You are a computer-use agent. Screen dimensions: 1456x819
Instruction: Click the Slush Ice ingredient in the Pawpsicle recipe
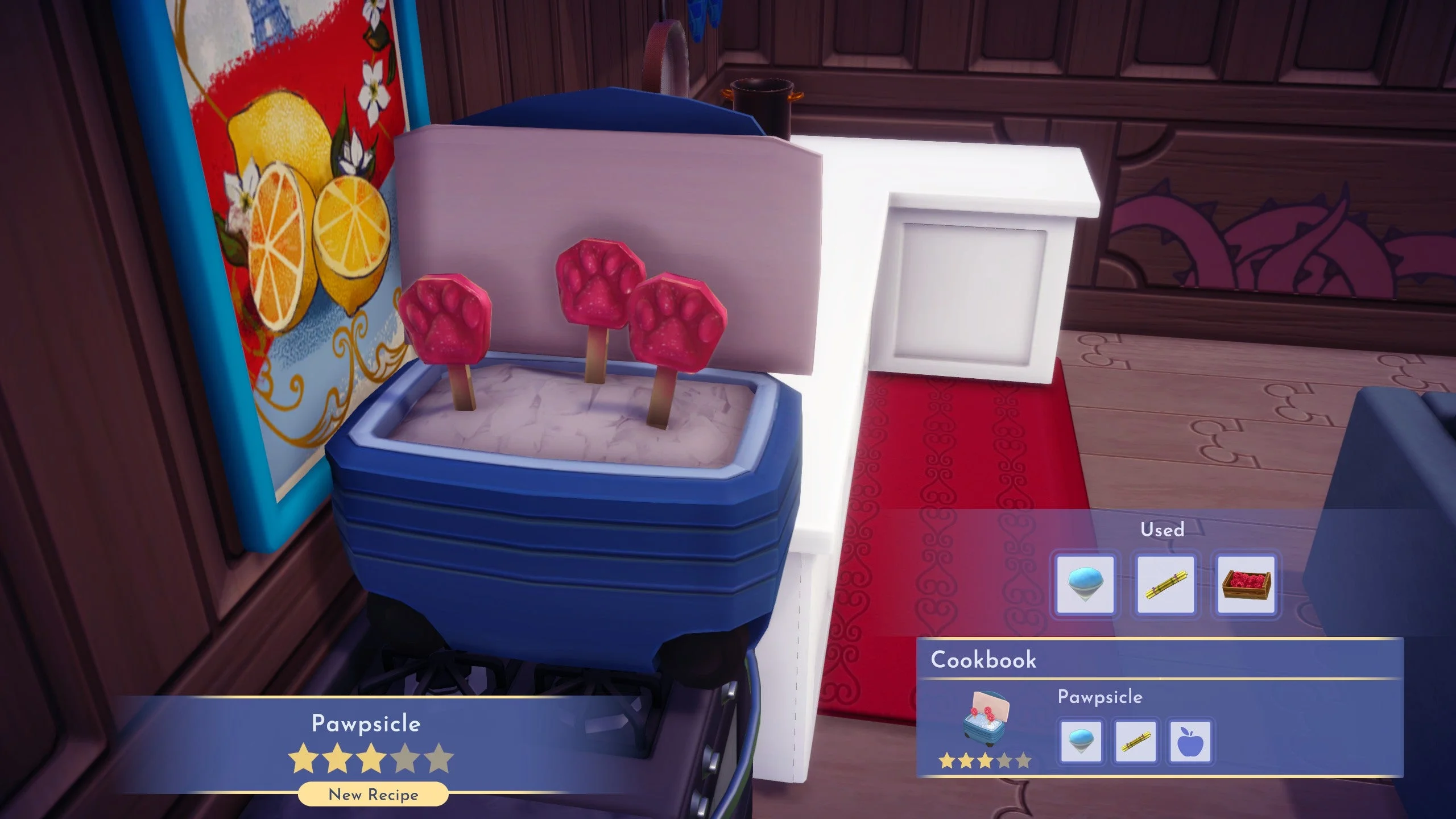tap(1082, 742)
